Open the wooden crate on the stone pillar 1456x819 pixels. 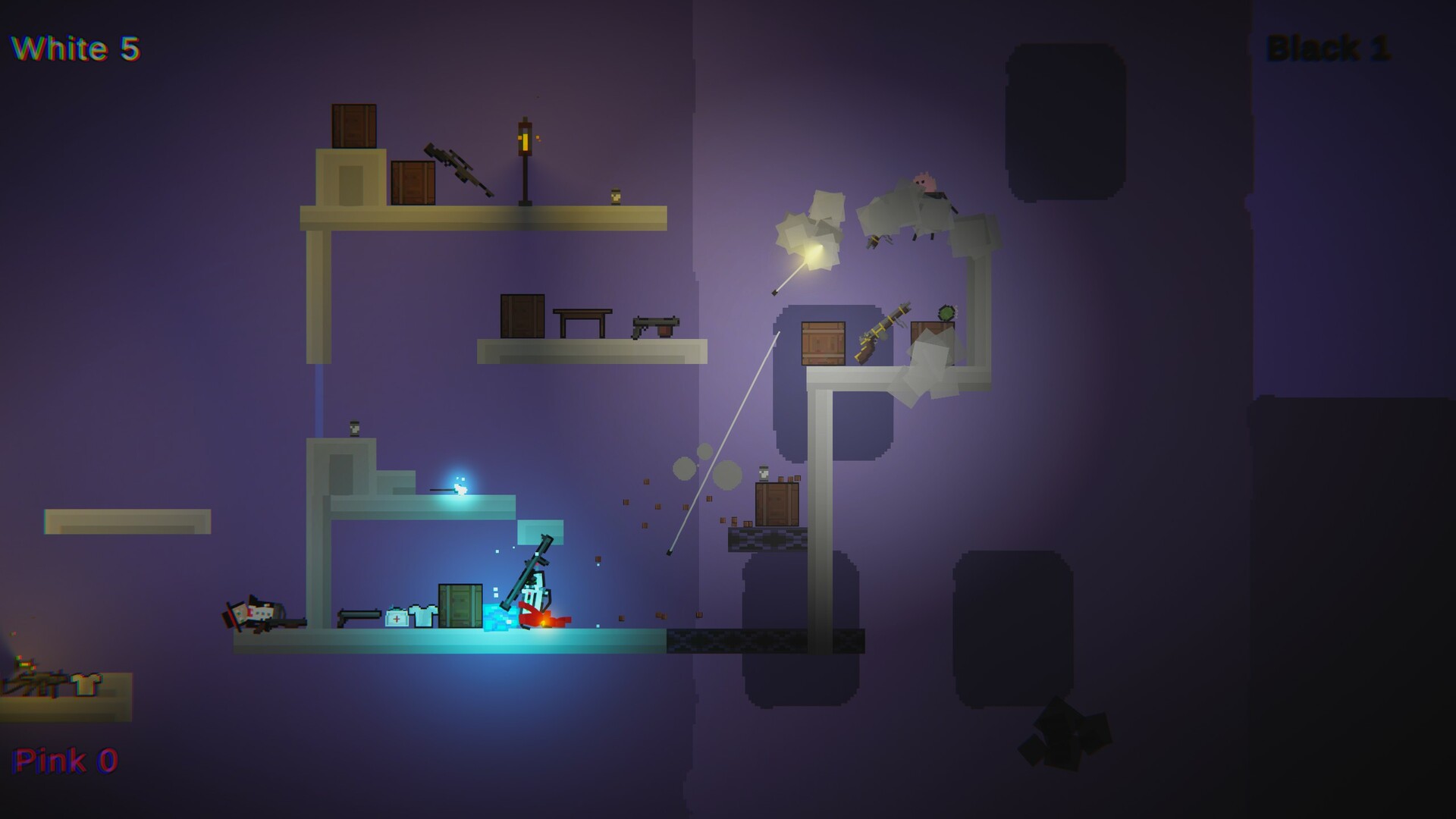pyautogui.click(x=823, y=344)
